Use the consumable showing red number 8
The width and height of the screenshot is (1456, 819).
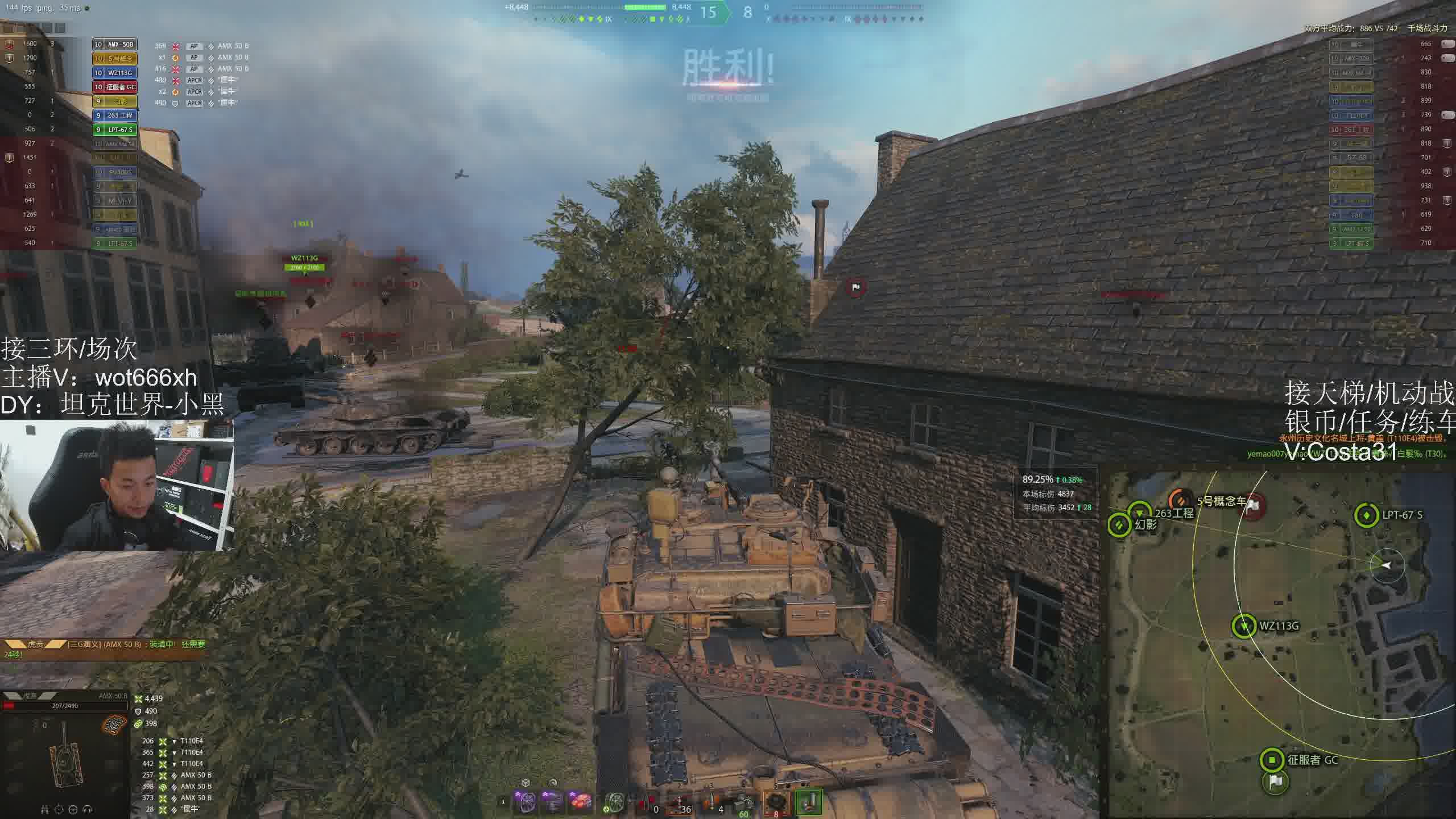pyautogui.click(x=776, y=802)
